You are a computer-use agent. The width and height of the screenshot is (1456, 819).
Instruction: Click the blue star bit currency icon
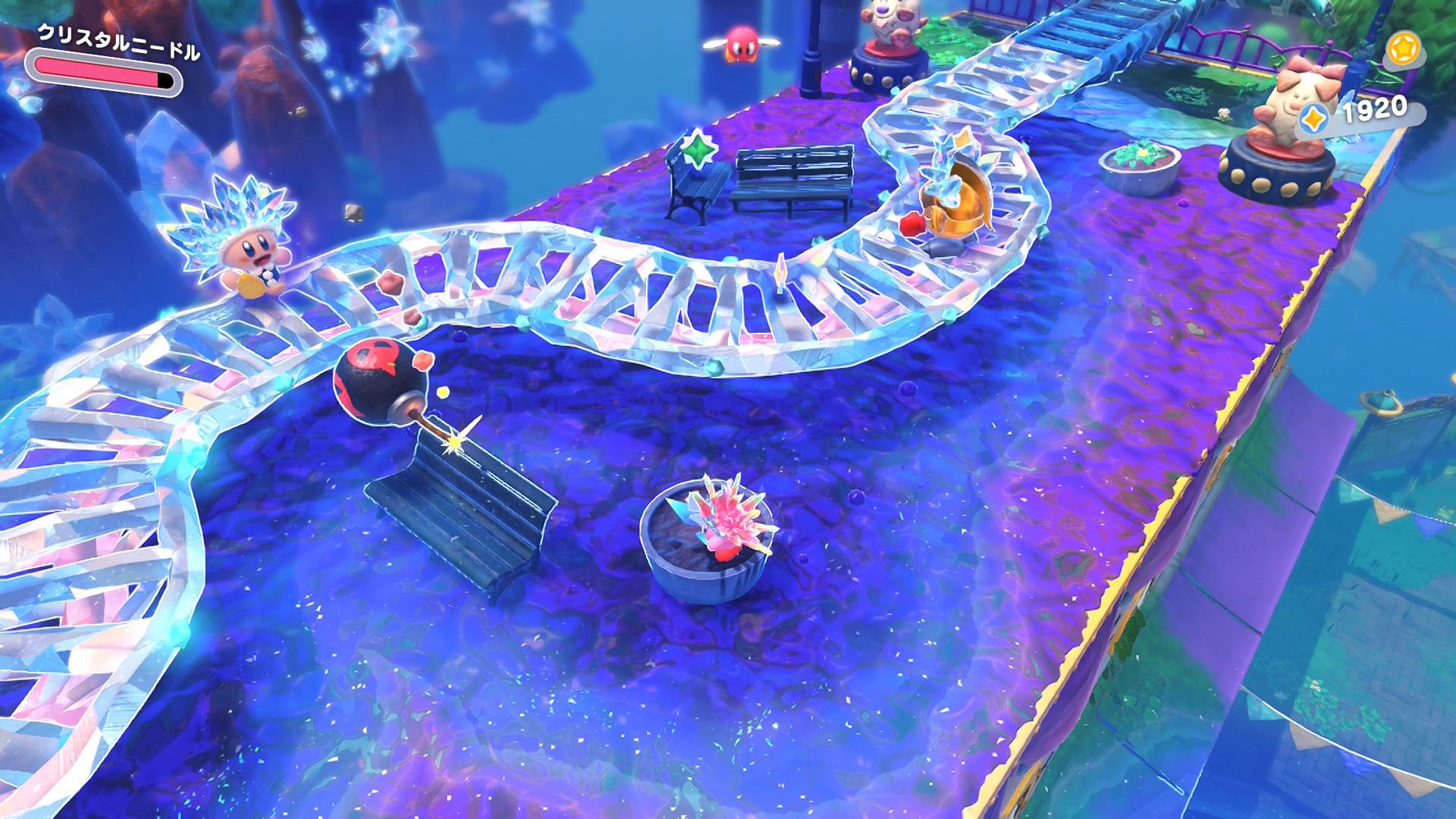tap(1313, 119)
